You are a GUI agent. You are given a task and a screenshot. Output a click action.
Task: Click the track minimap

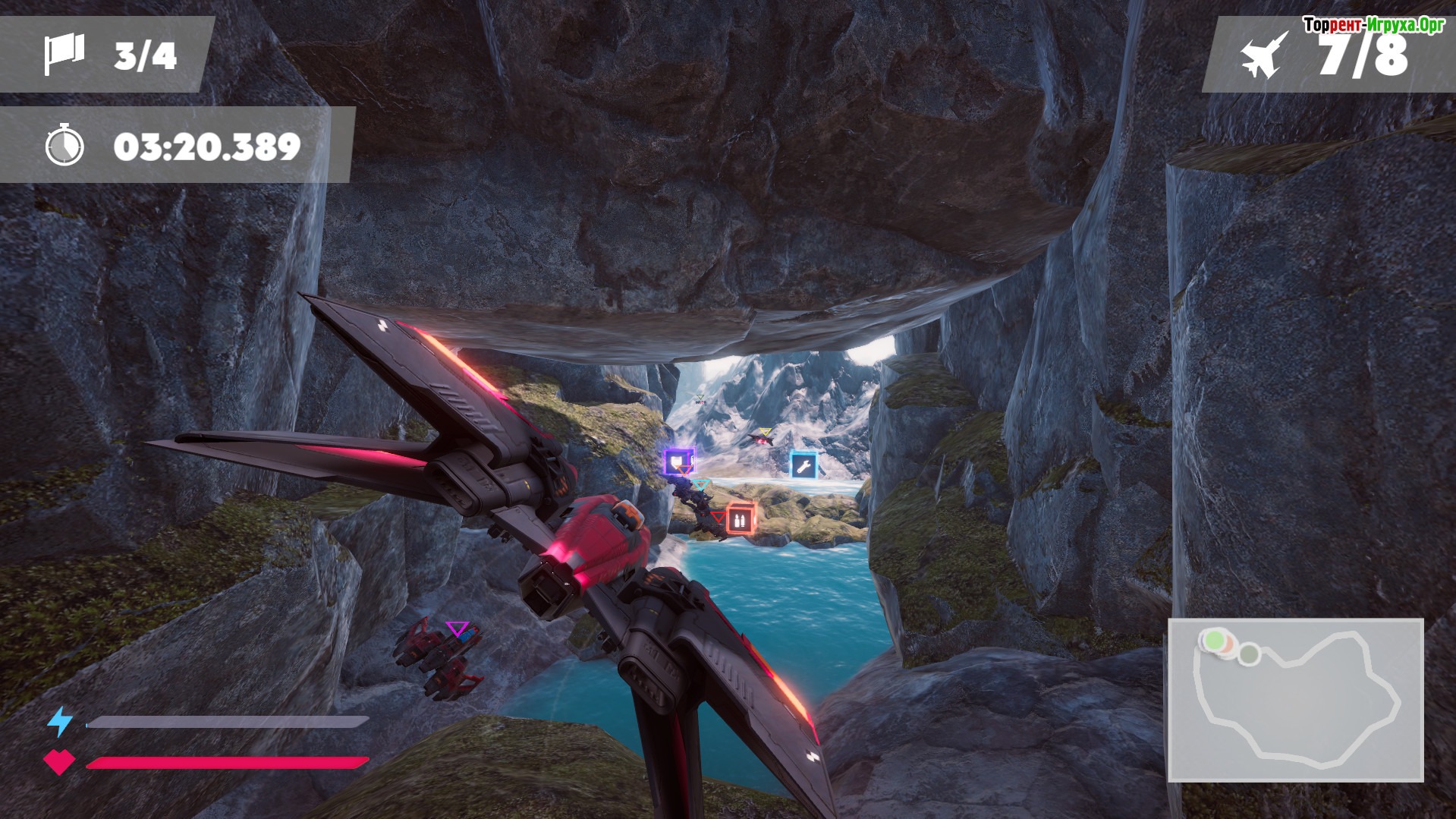pyautogui.click(x=1295, y=700)
